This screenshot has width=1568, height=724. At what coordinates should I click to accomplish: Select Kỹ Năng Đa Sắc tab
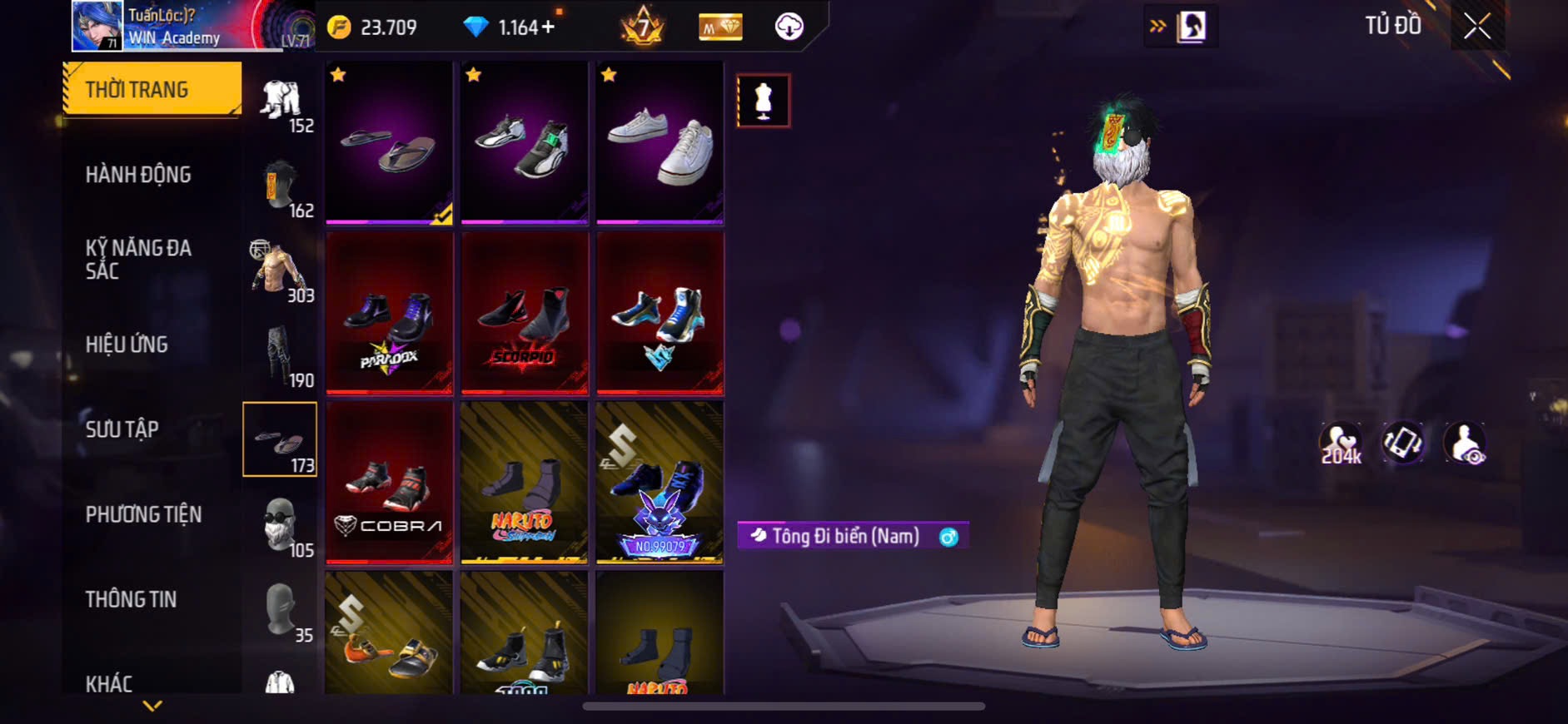click(138, 259)
